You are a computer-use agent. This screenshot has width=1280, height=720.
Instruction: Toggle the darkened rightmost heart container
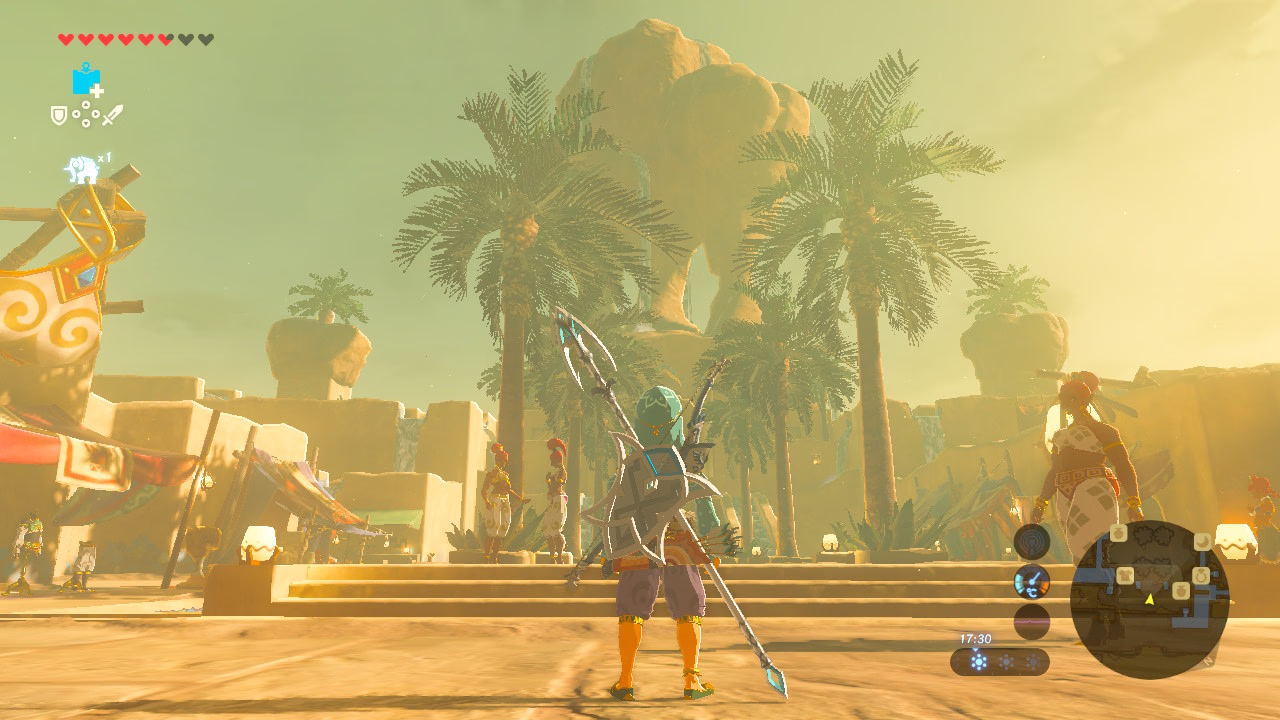pyautogui.click(x=205, y=38)
